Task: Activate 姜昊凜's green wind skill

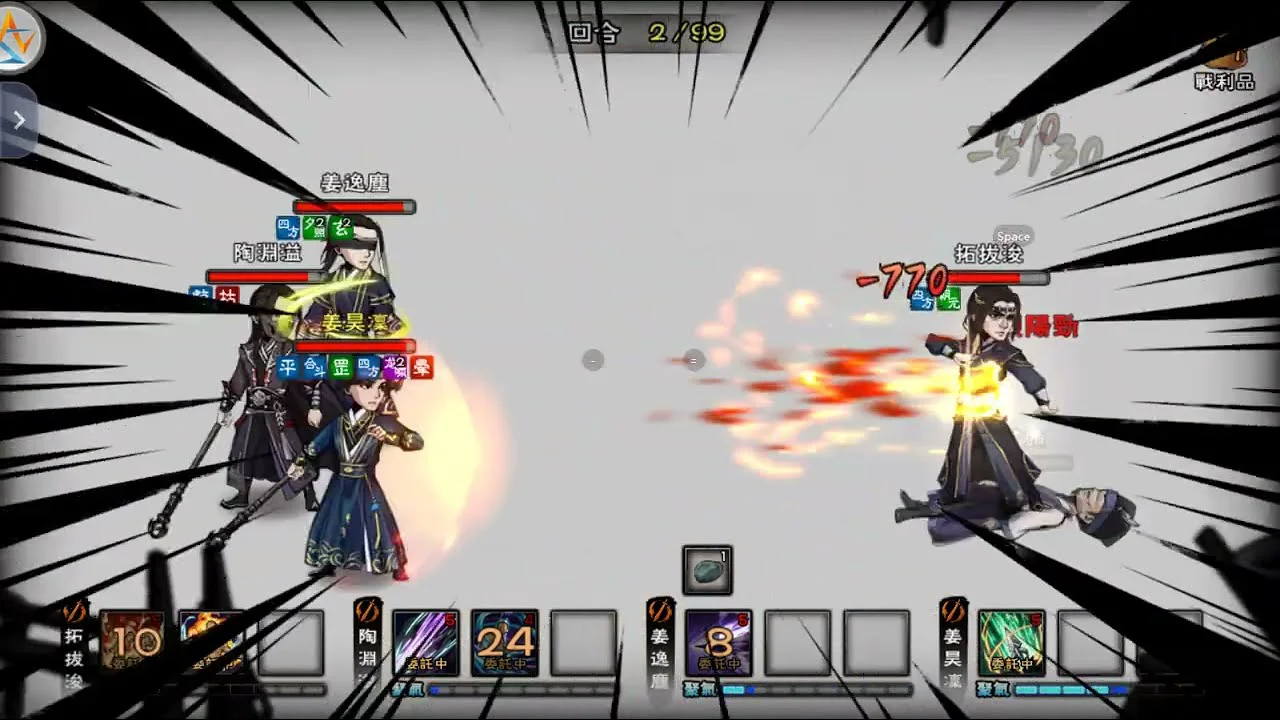Action: click(x=1011, y=642)
